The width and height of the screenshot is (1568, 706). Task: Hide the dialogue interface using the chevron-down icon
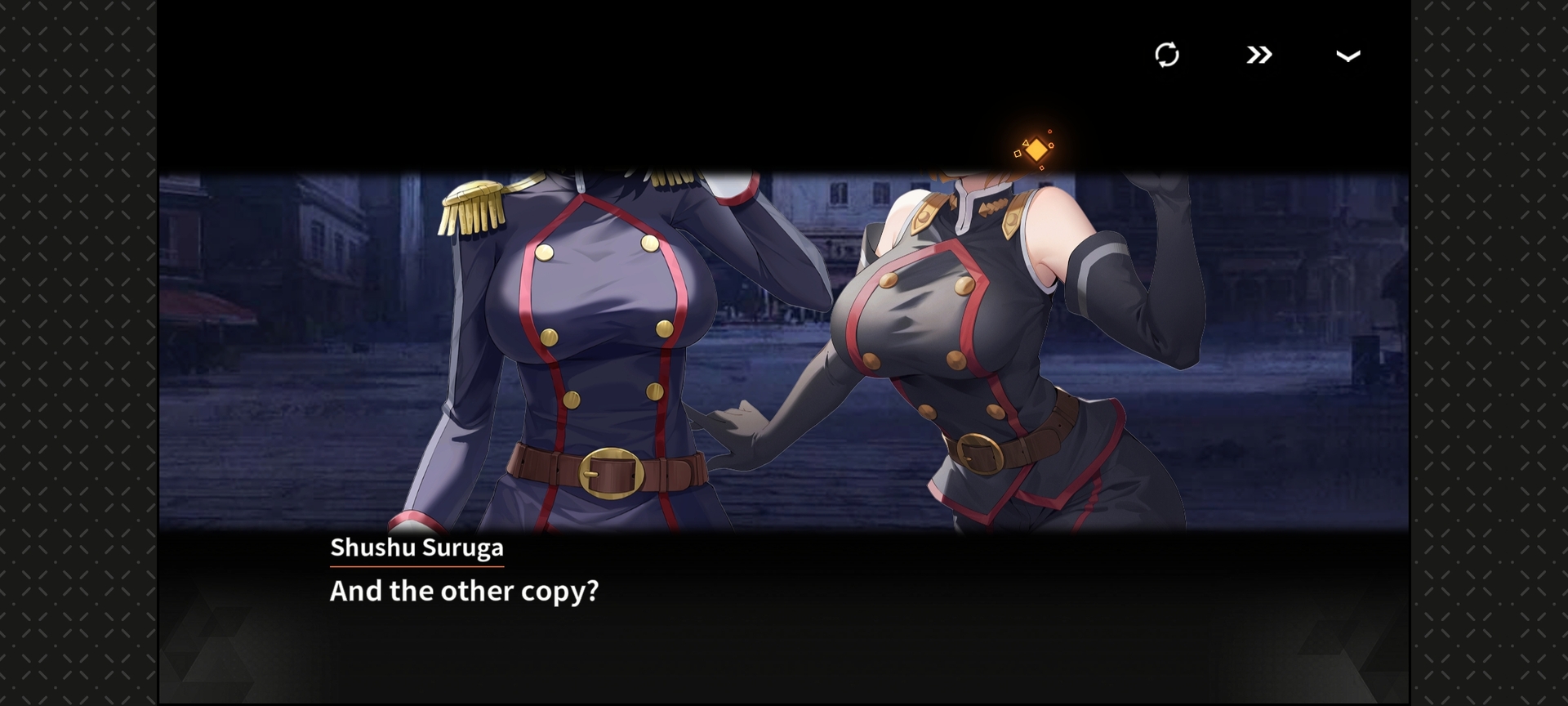1347,56
